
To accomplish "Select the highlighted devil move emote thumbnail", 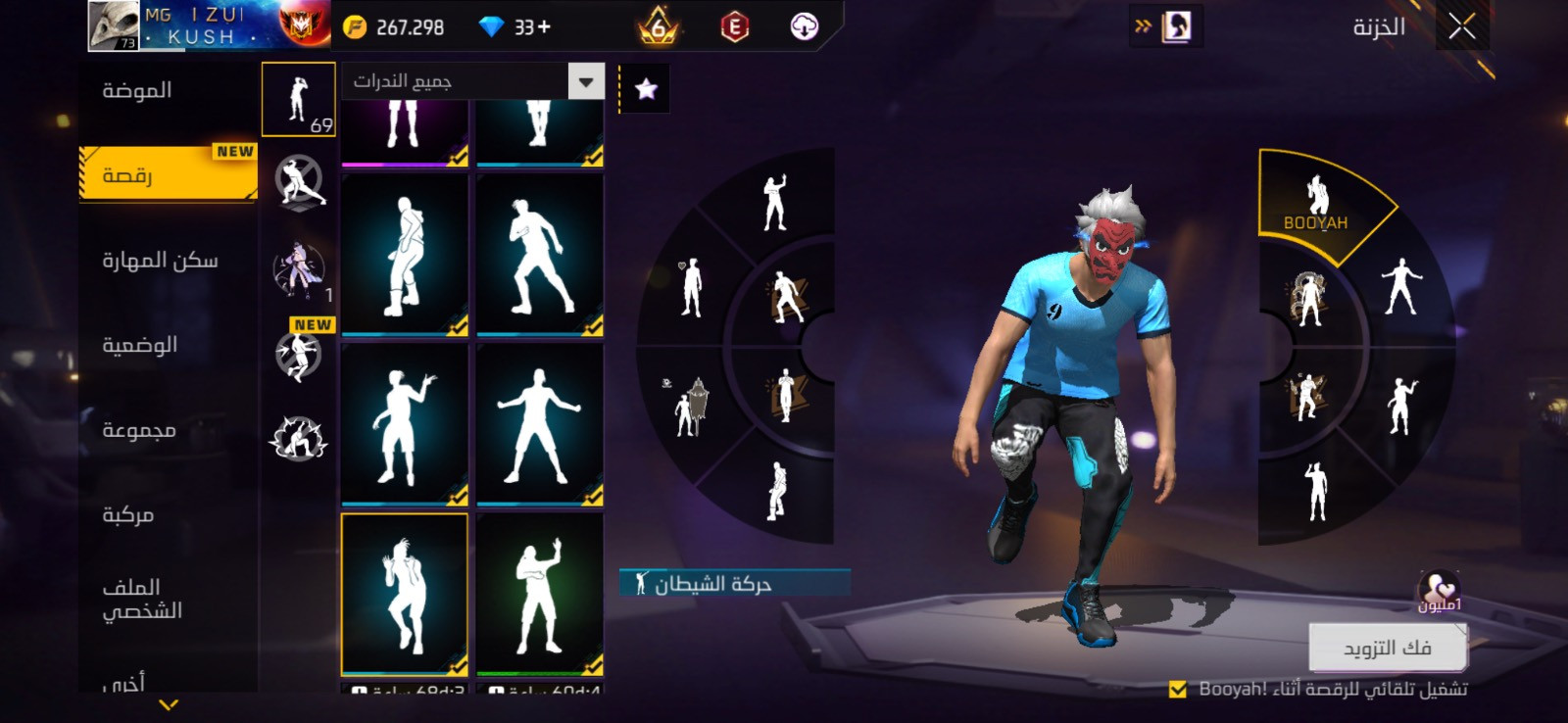I will click(405, 594).
